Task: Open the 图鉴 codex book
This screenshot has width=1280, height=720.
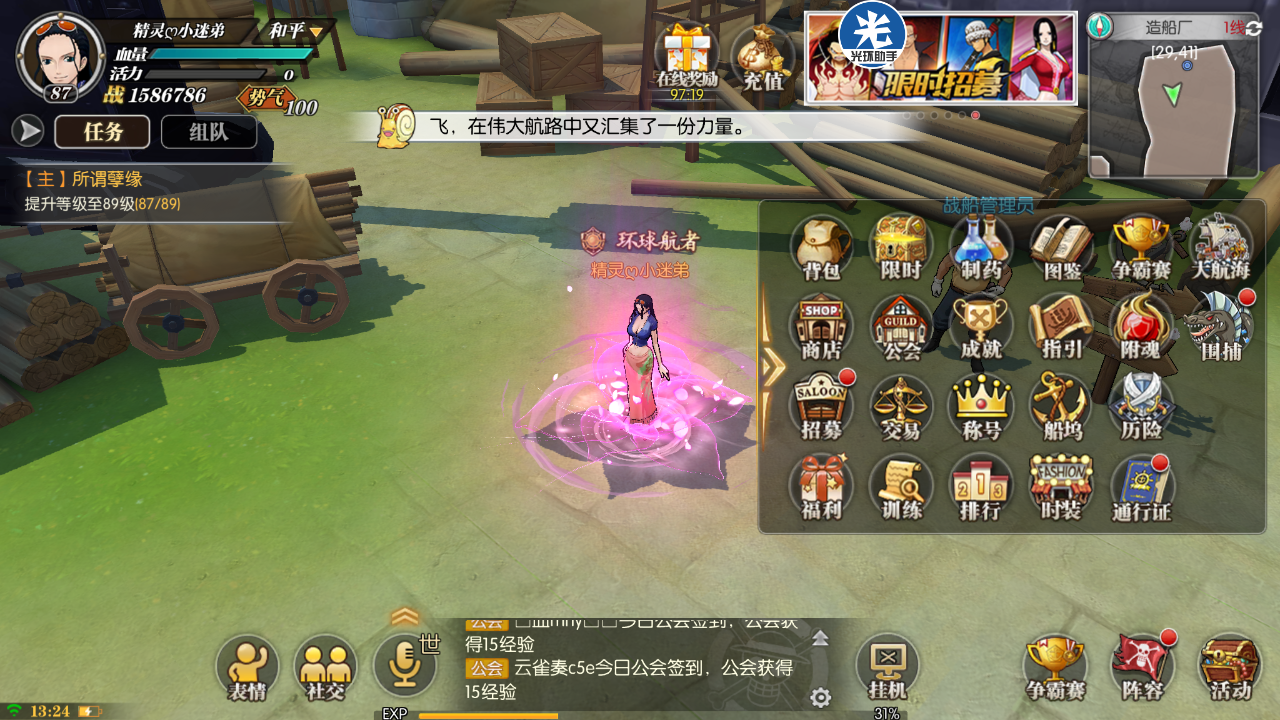Action: pyautogui.click(x=1061, y=245)
